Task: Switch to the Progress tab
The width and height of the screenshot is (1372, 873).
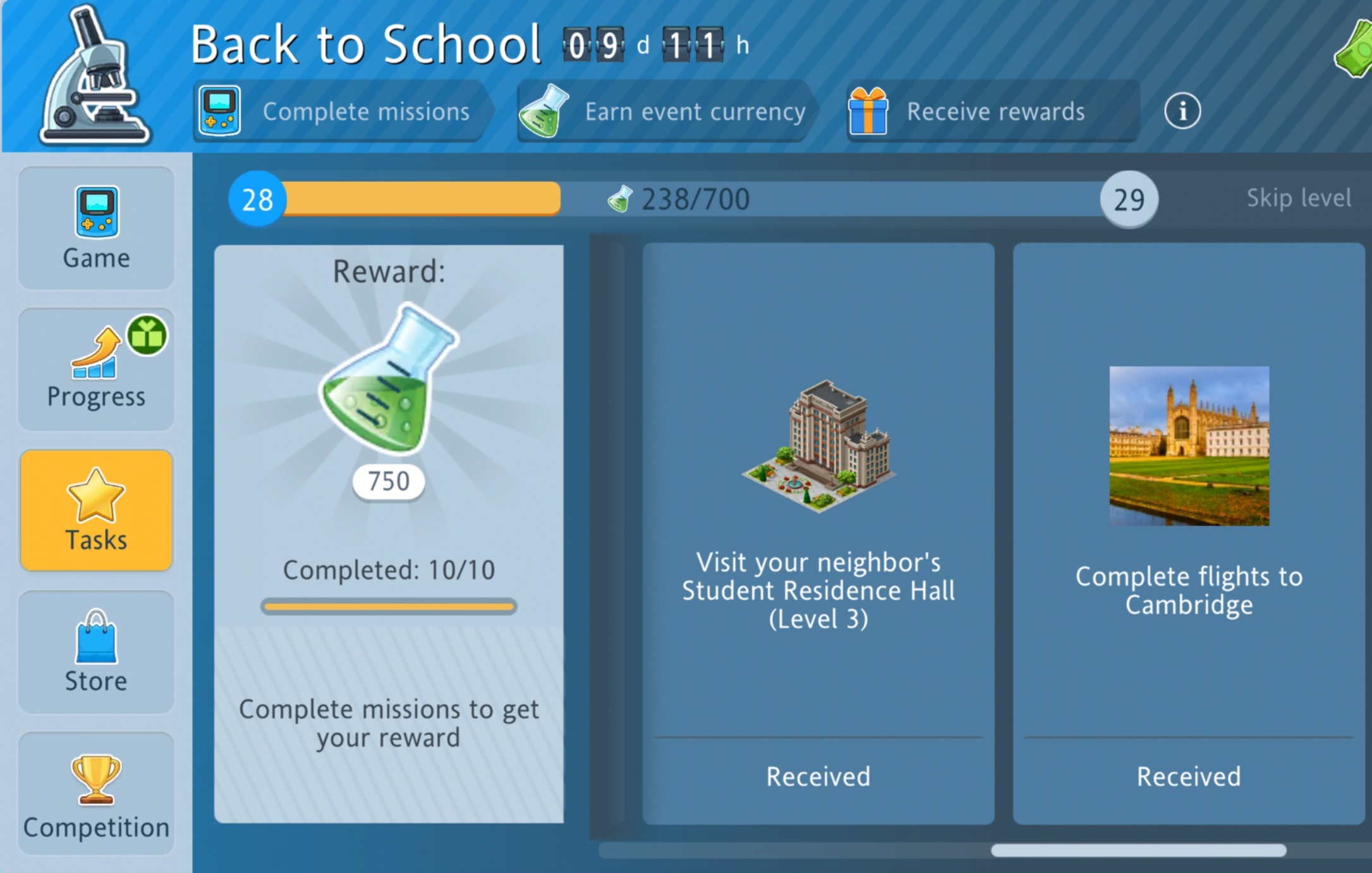Action: 96,370
